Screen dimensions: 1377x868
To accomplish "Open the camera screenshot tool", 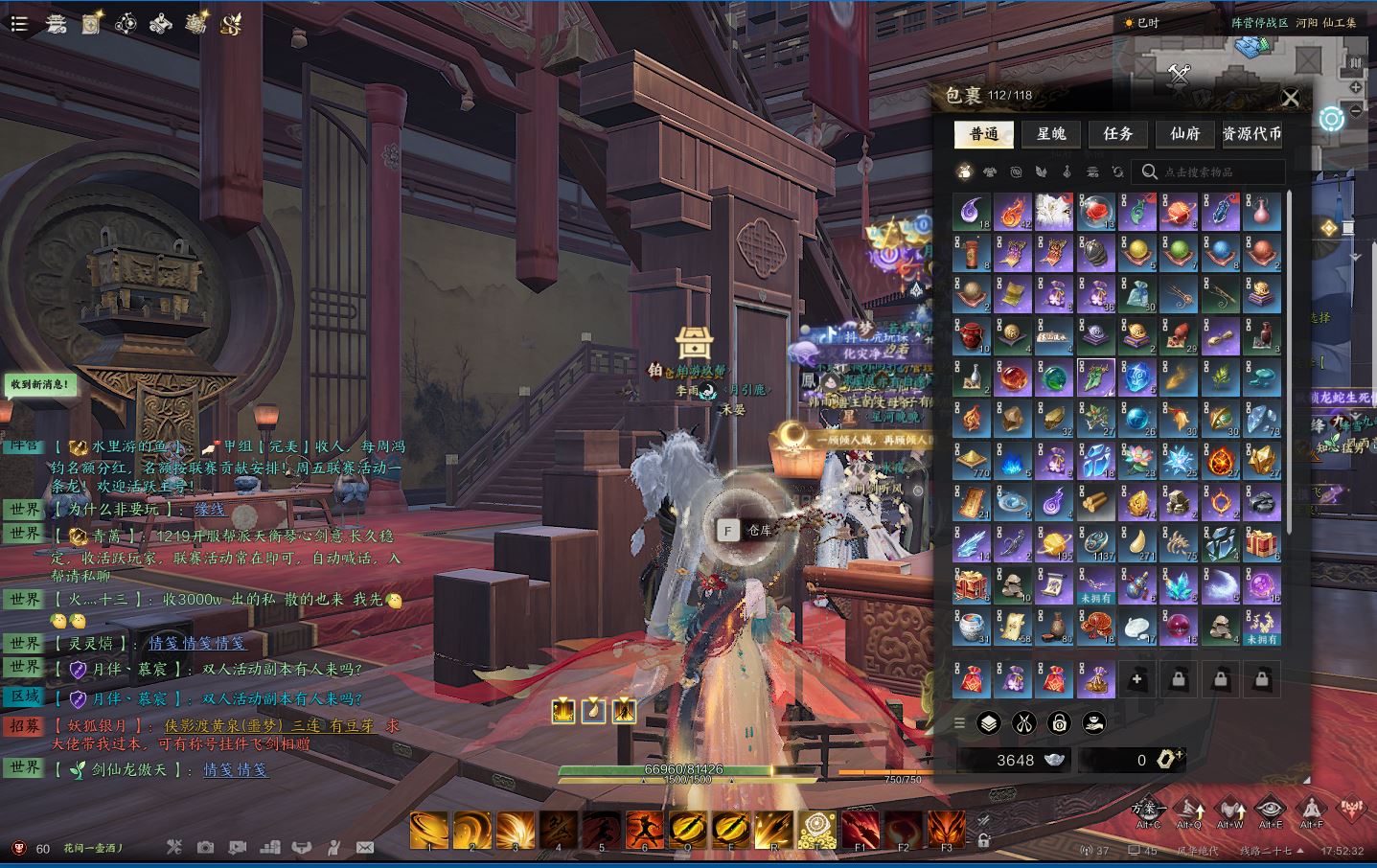I will click(x=205, y=848).
